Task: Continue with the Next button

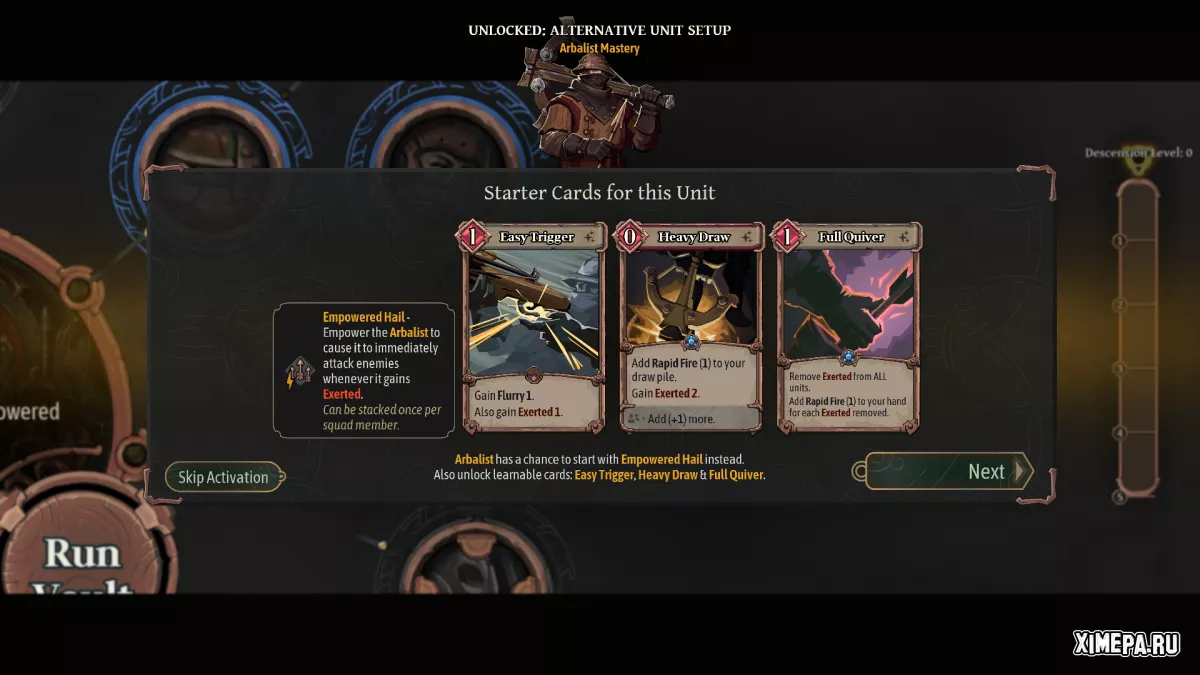Action: tap(947, 472)
